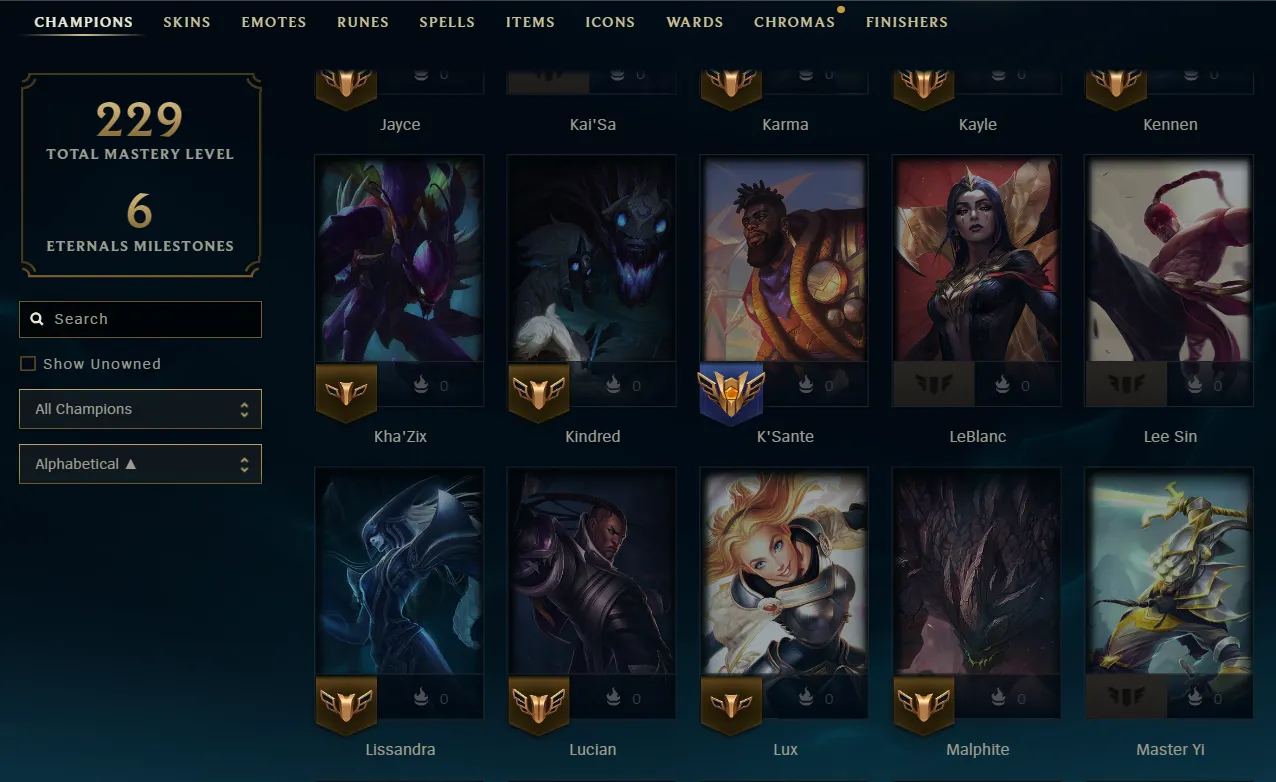Click the champion Search field

150,319
